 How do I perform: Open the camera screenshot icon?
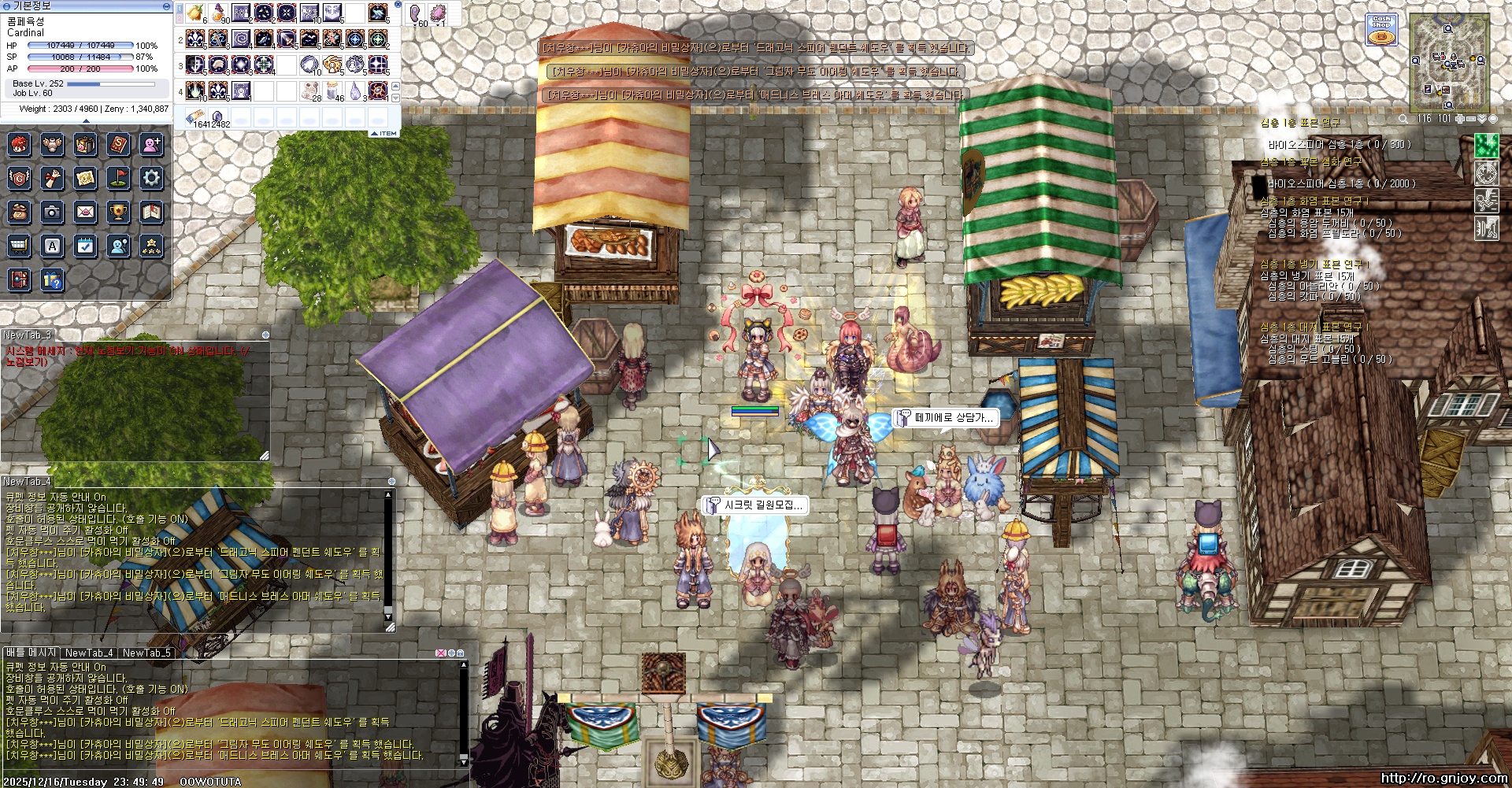(x=52, y=212)
